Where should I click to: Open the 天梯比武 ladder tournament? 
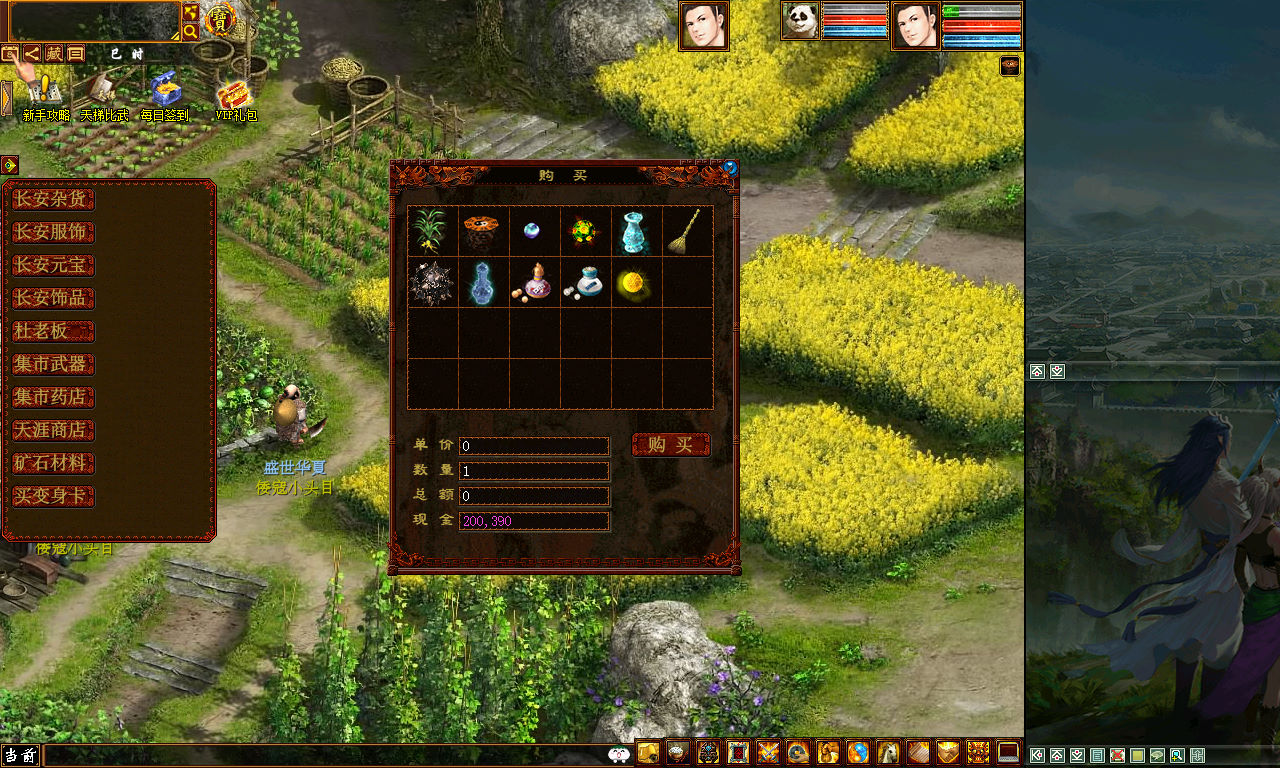(104, 95)
